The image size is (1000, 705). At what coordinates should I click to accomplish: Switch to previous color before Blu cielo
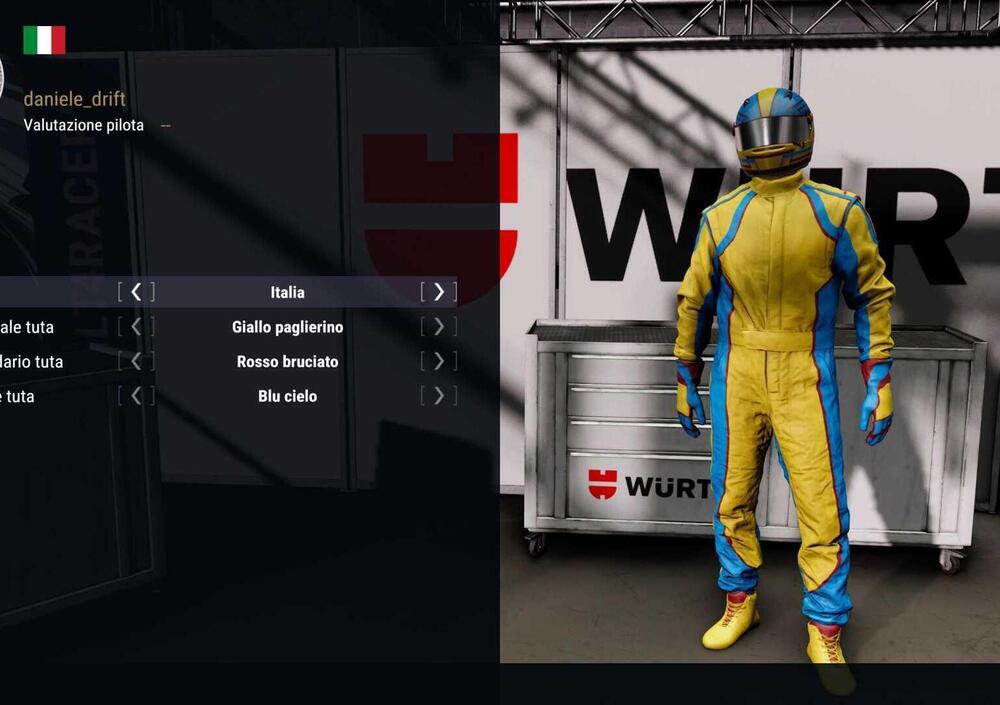tap(136, 396)
